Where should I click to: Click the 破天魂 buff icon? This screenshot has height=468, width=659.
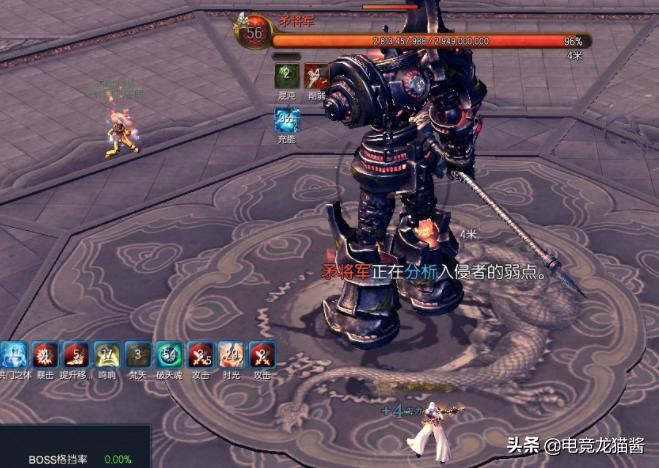click(169, 355)
